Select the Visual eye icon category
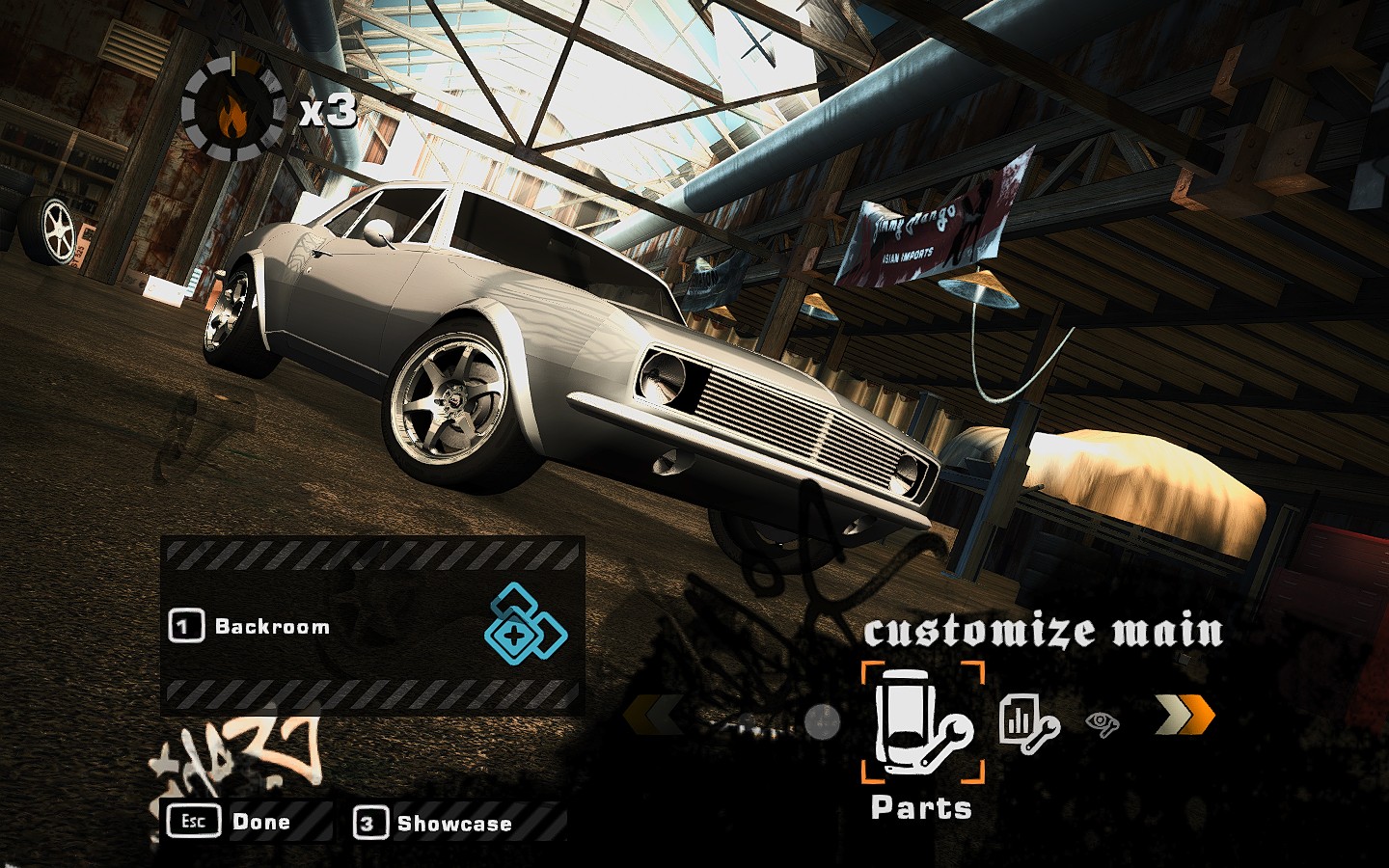 (1103, 721)
